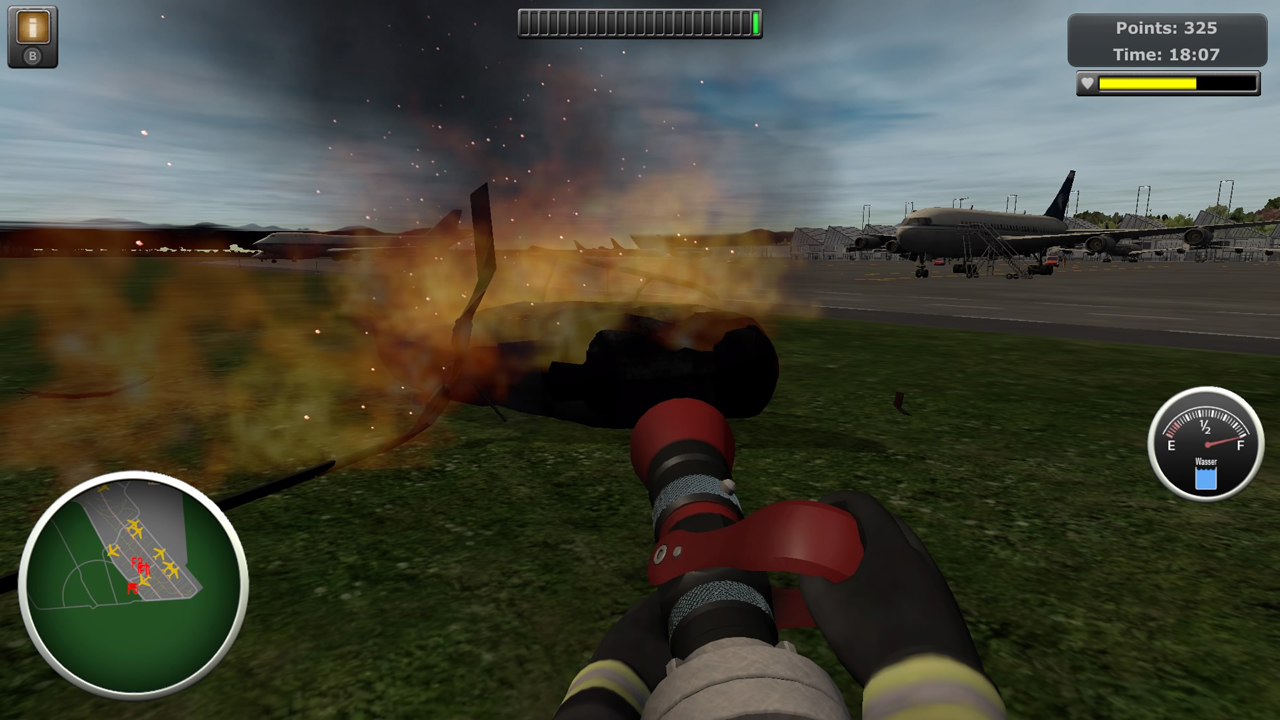Expand the segmented bar at screen top
This screenshot has width=1280, height=720.
click(640, 23)
